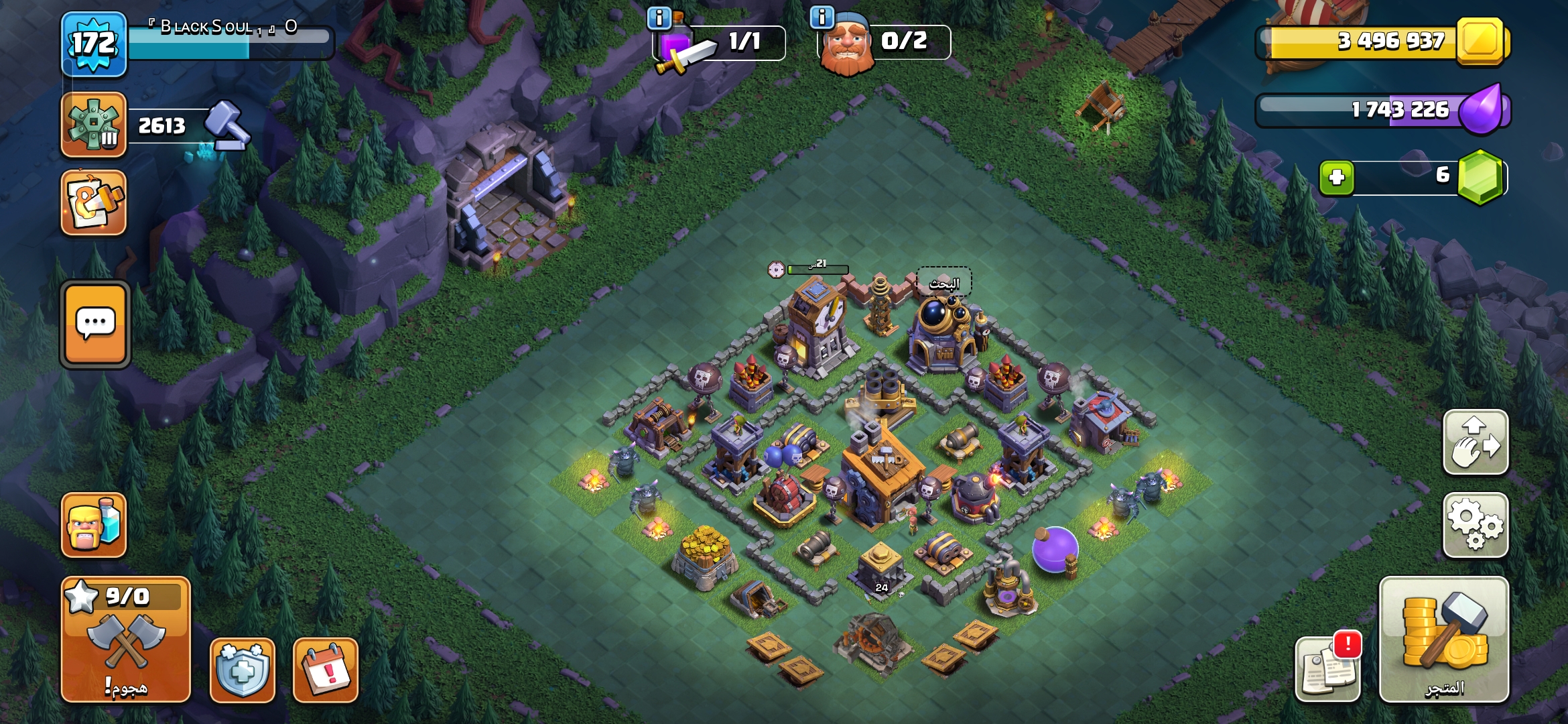
Task: Tap the elixir resource bar
Action: (x=1380, y=110)
